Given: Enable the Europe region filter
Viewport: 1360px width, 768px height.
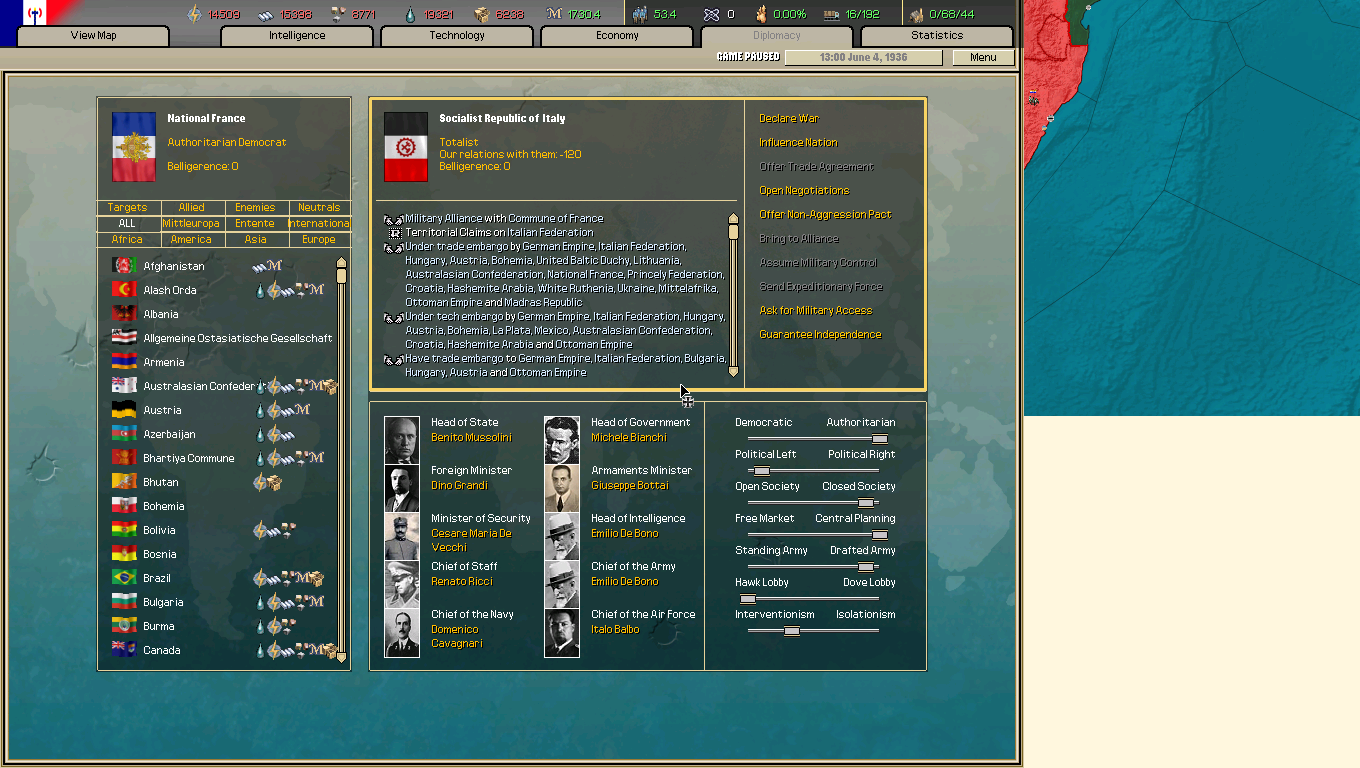Looking at the screenshot, I should [319, 239].
